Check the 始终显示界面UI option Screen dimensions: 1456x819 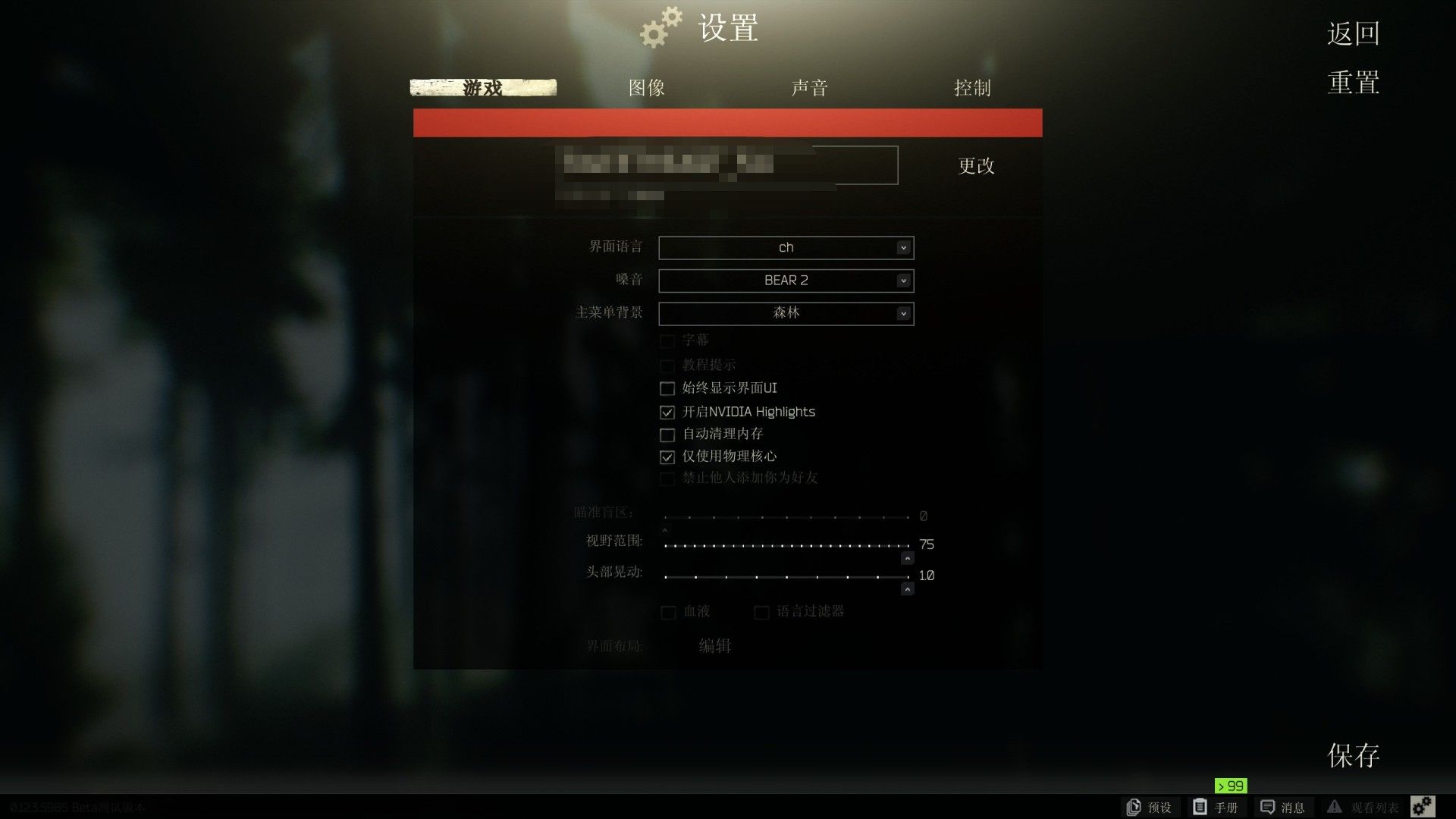coord(667,388)
